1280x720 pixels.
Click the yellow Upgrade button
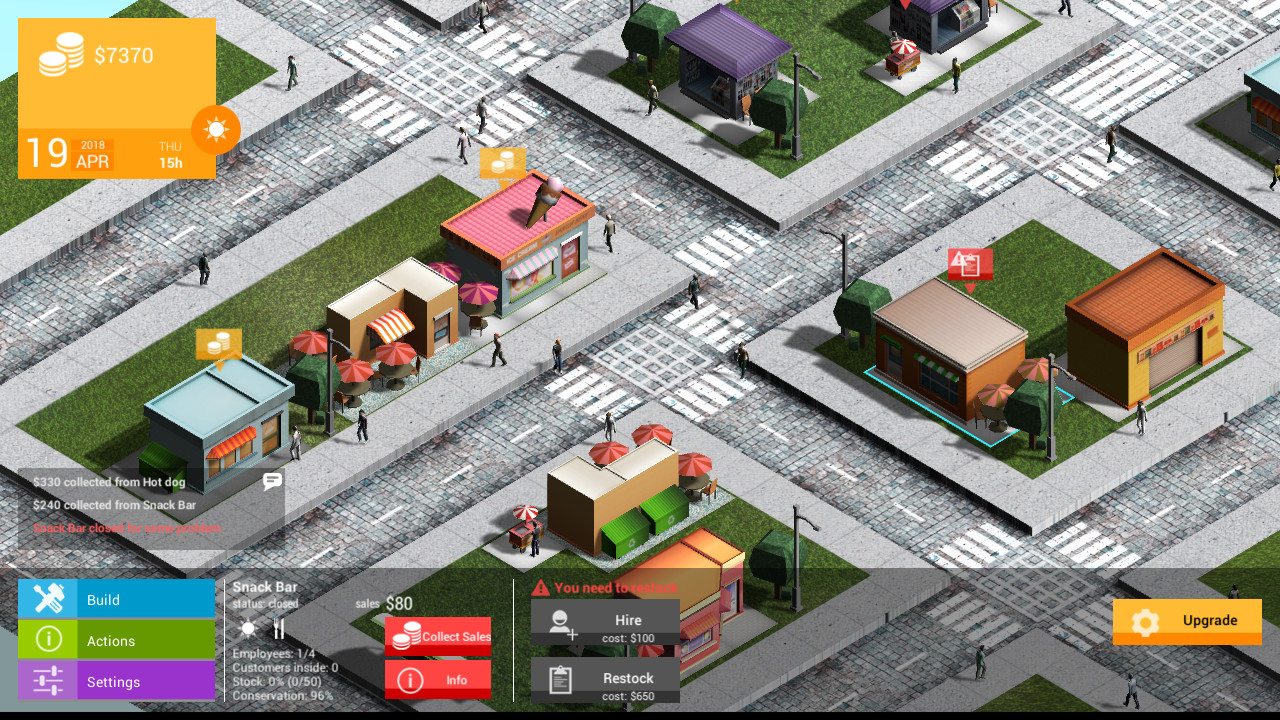click(1187, 621)
